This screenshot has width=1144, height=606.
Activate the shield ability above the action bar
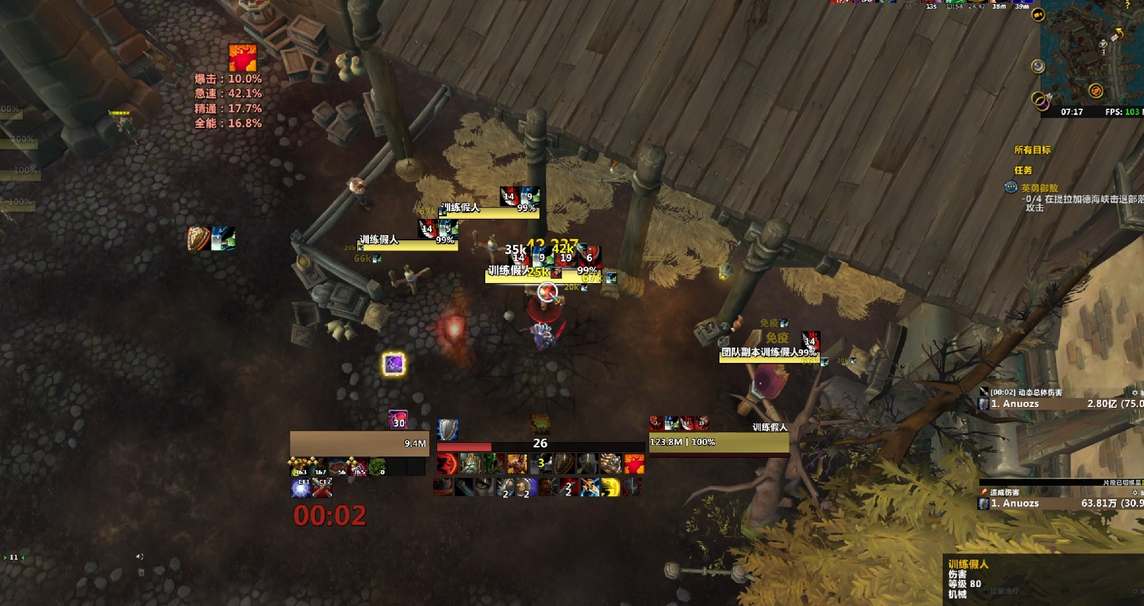click(447, 429)
